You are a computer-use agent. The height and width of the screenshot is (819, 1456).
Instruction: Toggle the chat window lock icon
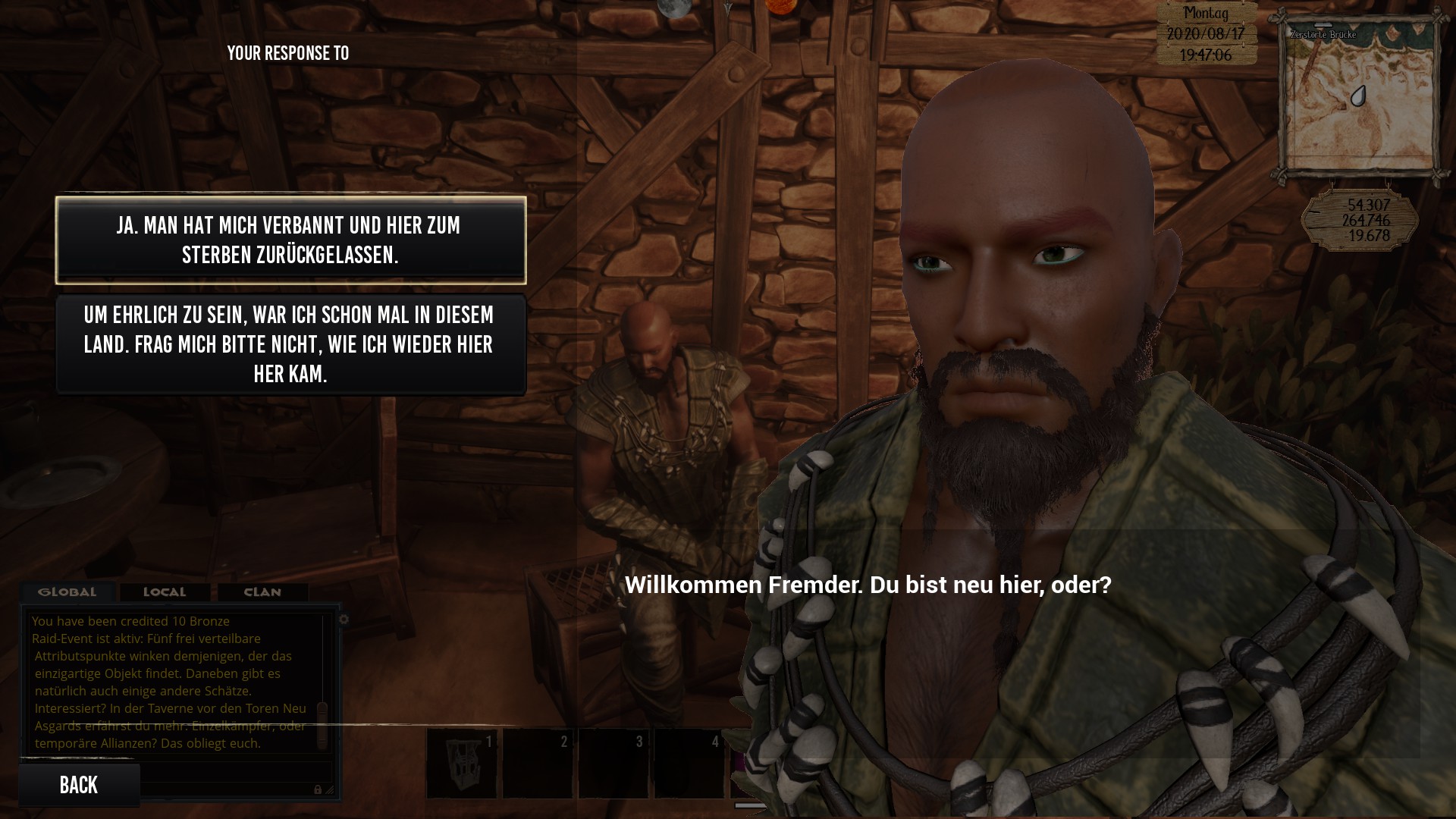[x=318, y=789]
